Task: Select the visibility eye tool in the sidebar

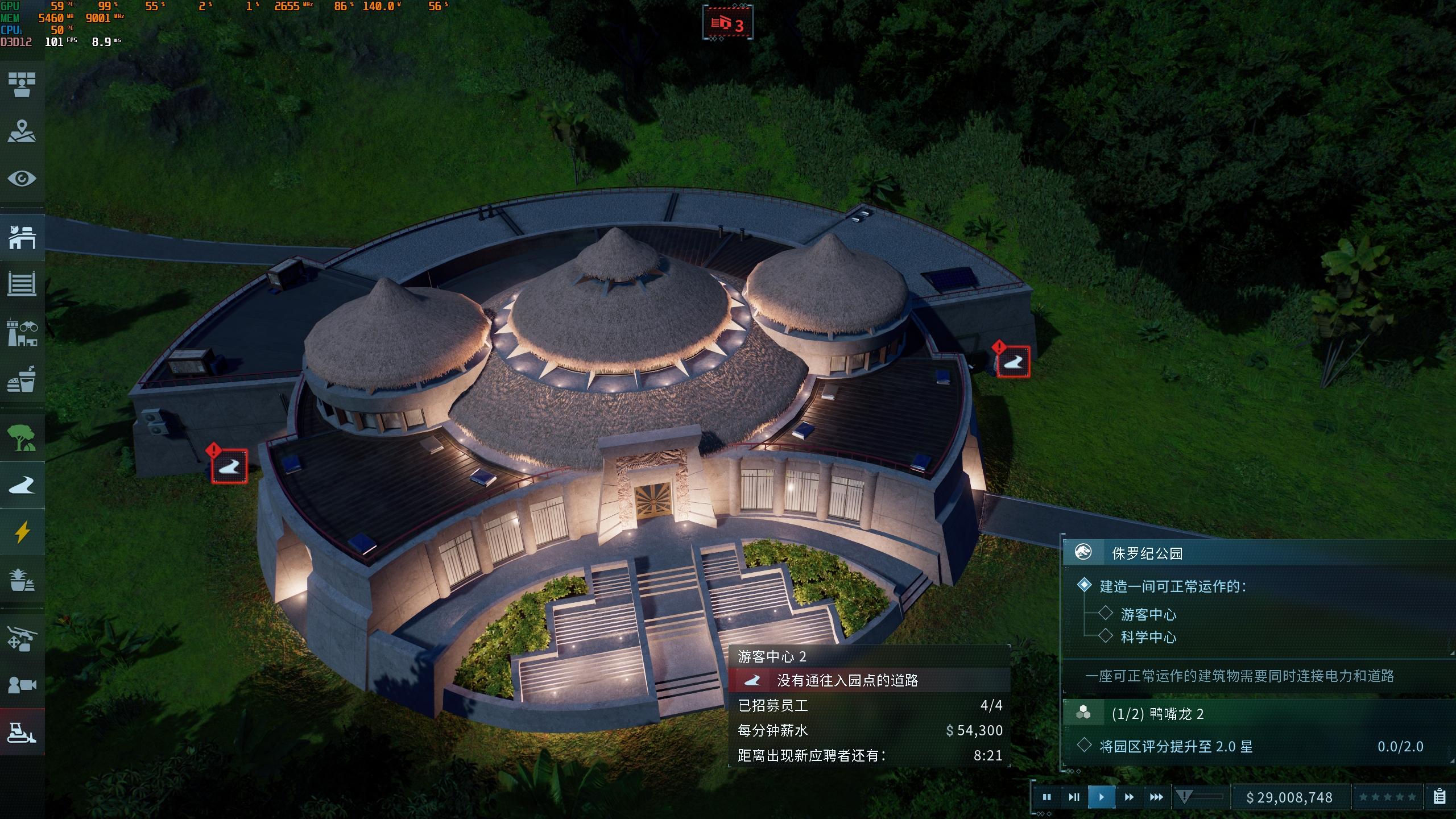Action: [x=23, y=178]
